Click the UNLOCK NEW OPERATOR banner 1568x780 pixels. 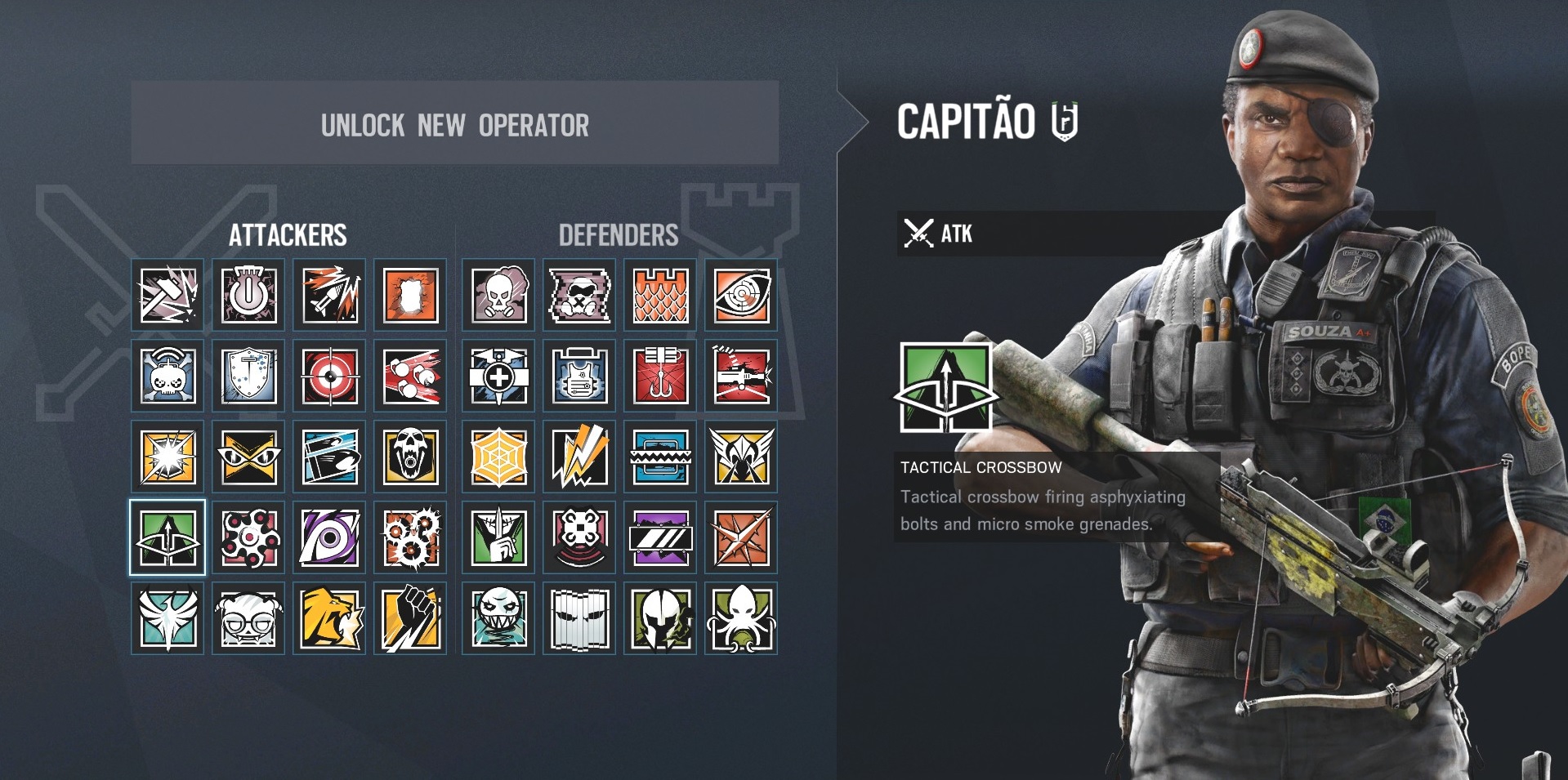click(x=453, y=125)
